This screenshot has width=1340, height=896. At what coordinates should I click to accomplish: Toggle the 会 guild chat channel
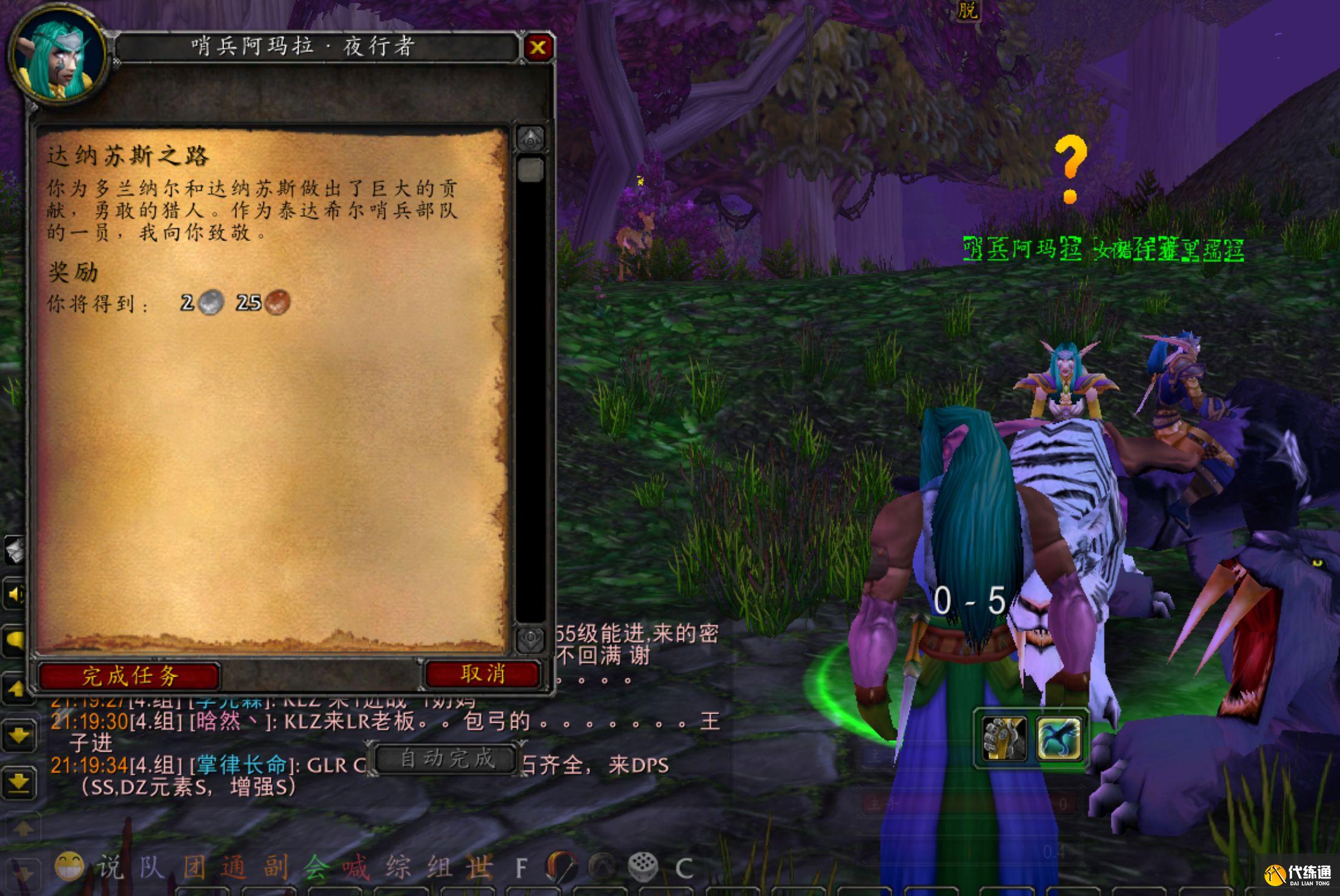[316, 866]
